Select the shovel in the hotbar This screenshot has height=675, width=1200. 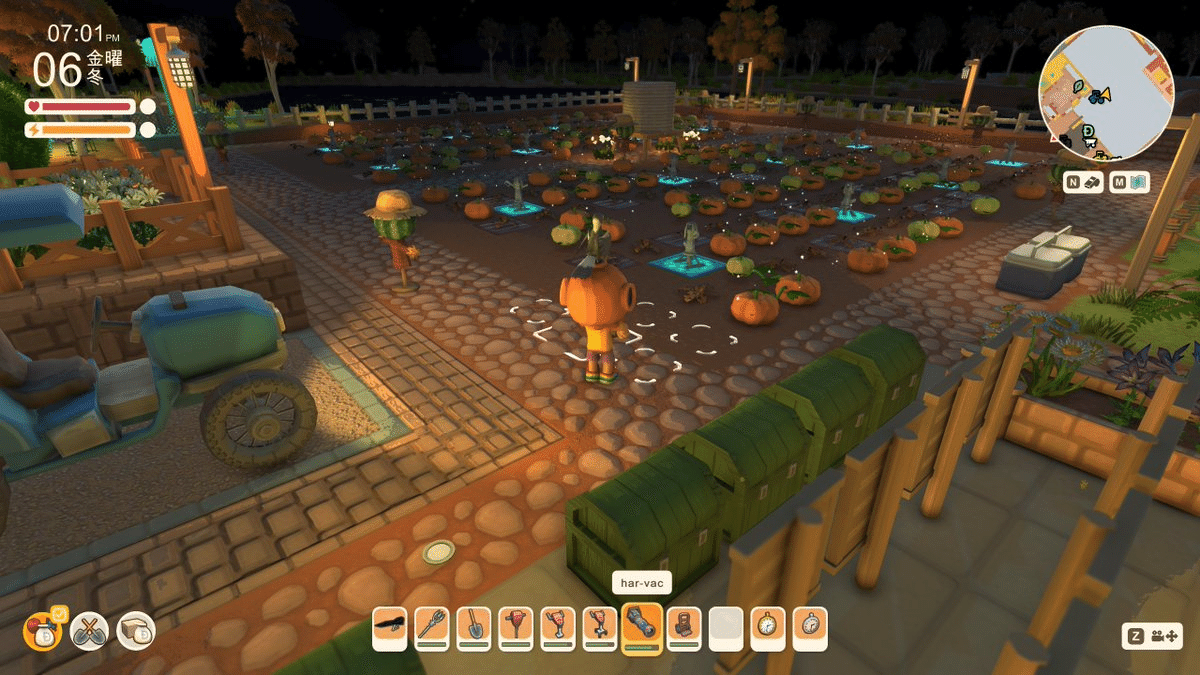(x=474, y=629)
